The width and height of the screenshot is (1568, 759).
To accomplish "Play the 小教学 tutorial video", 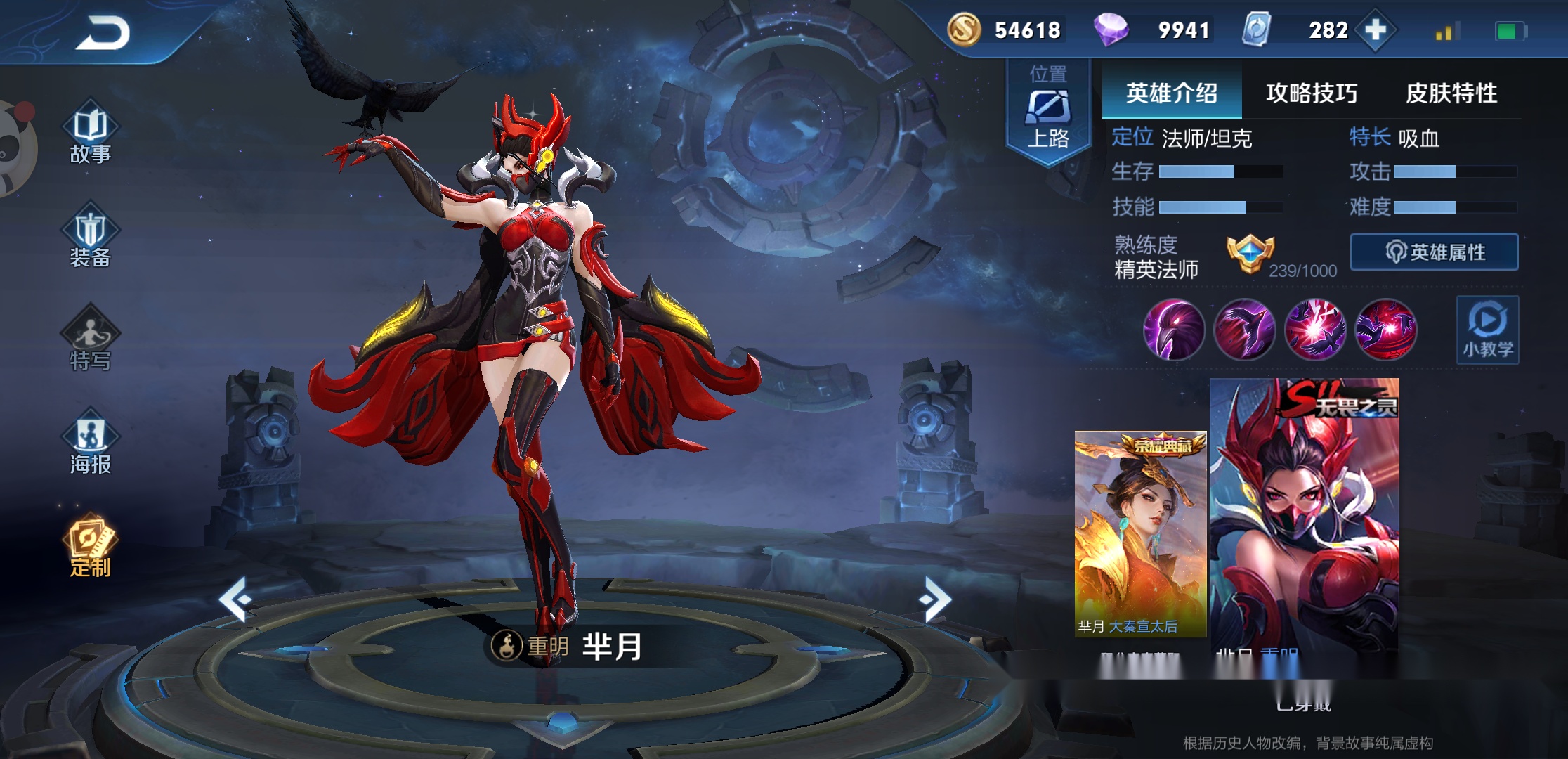I will [x=1487, y=330].
